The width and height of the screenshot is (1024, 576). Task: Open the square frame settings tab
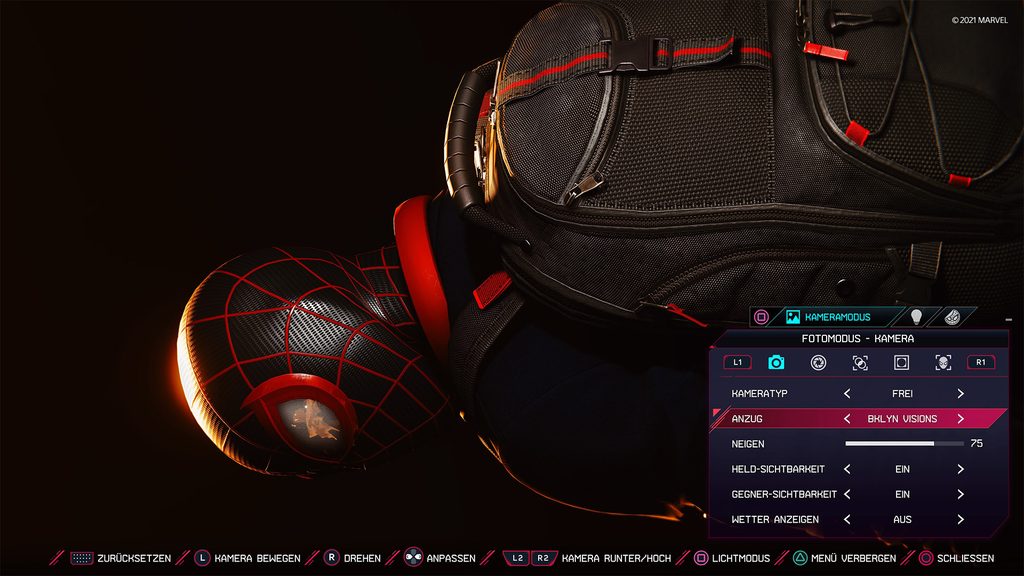pyautogui.click(x=901, y=362)
